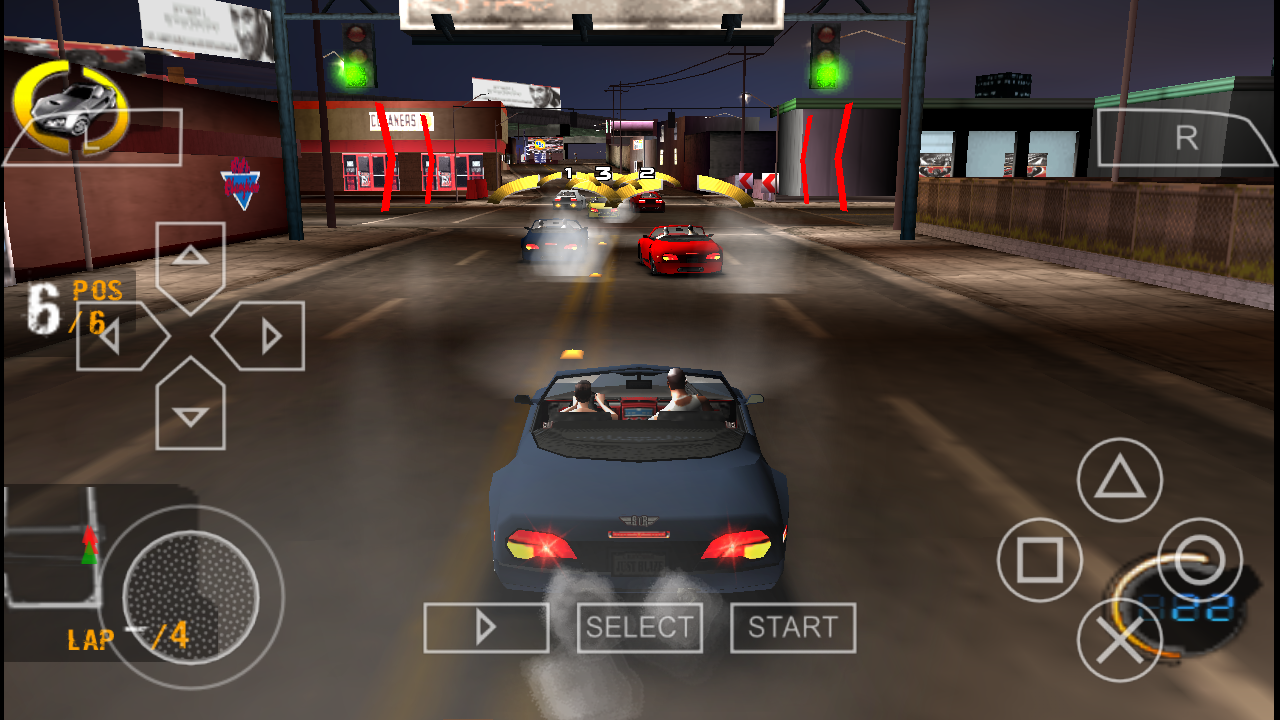This screenshot has width=1280, height=720.
Task: Click the track minimap
Action: [50, 548]
